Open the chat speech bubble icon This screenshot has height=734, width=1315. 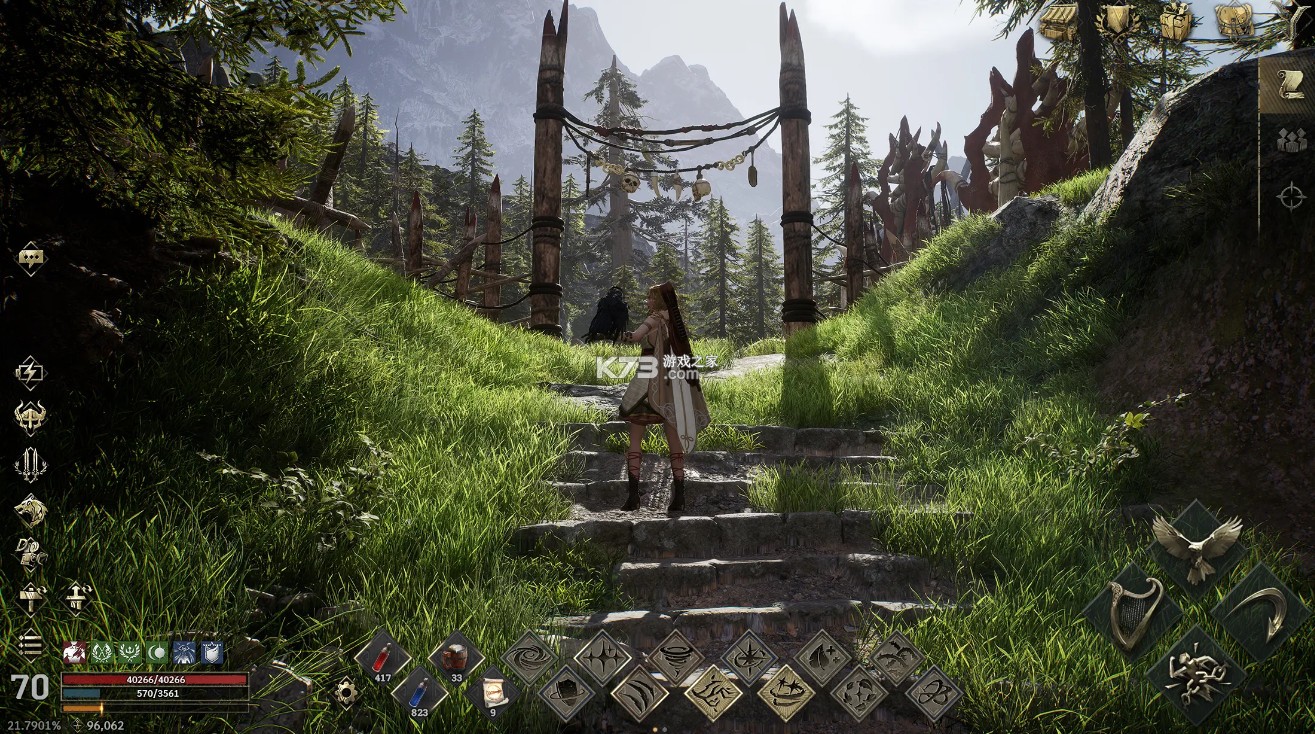[31, 258]
